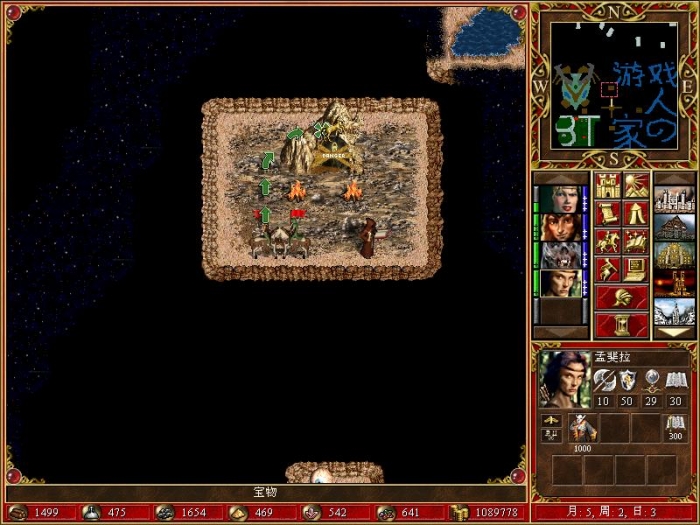Image resolution: width=700 pixels, height=525 pixels.
Task: Select the snowy Tower town thumbnail
Action: point(673,311)
